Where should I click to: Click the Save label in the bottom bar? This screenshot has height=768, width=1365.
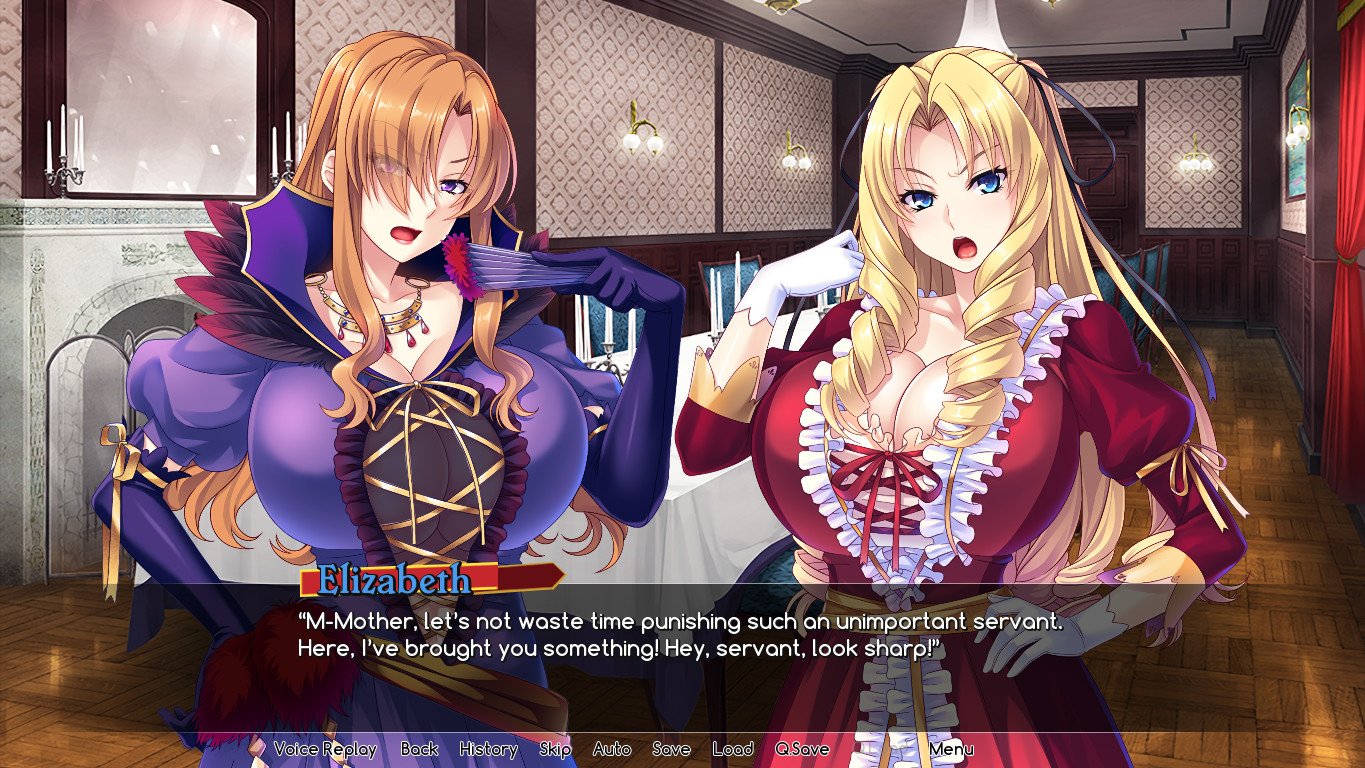pyautogui.click(x=672, y=747)
